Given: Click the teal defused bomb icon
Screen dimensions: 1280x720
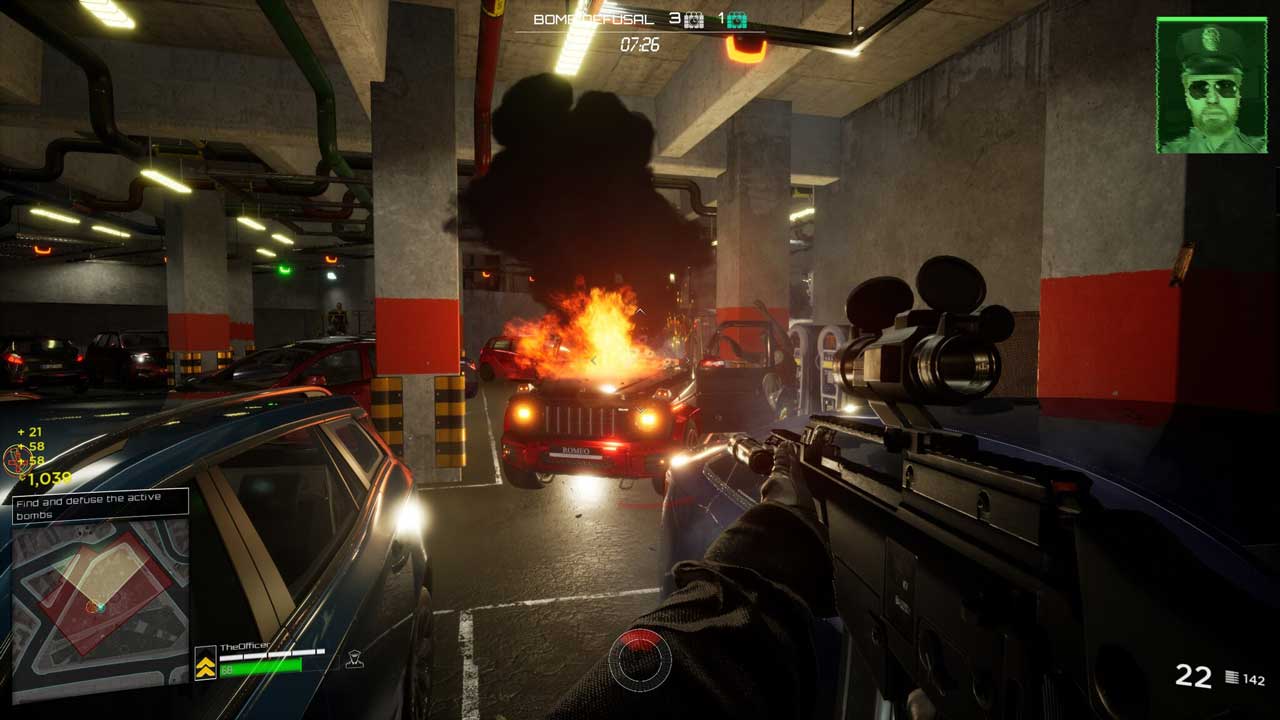Looking at the screenshot, I should (x=737, y=19).
